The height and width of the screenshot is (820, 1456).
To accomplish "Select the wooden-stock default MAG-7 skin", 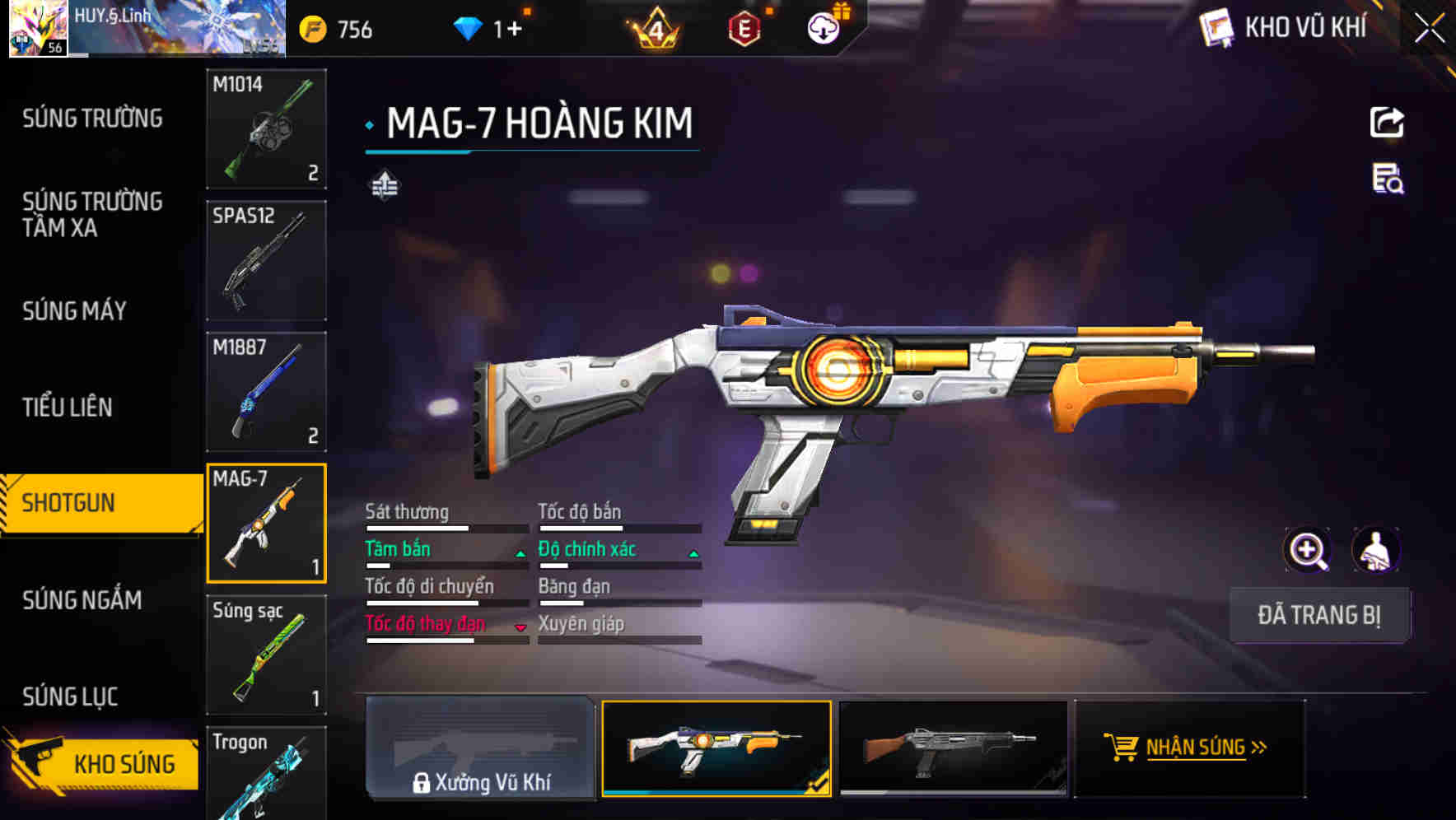I will tap(953, 748).
